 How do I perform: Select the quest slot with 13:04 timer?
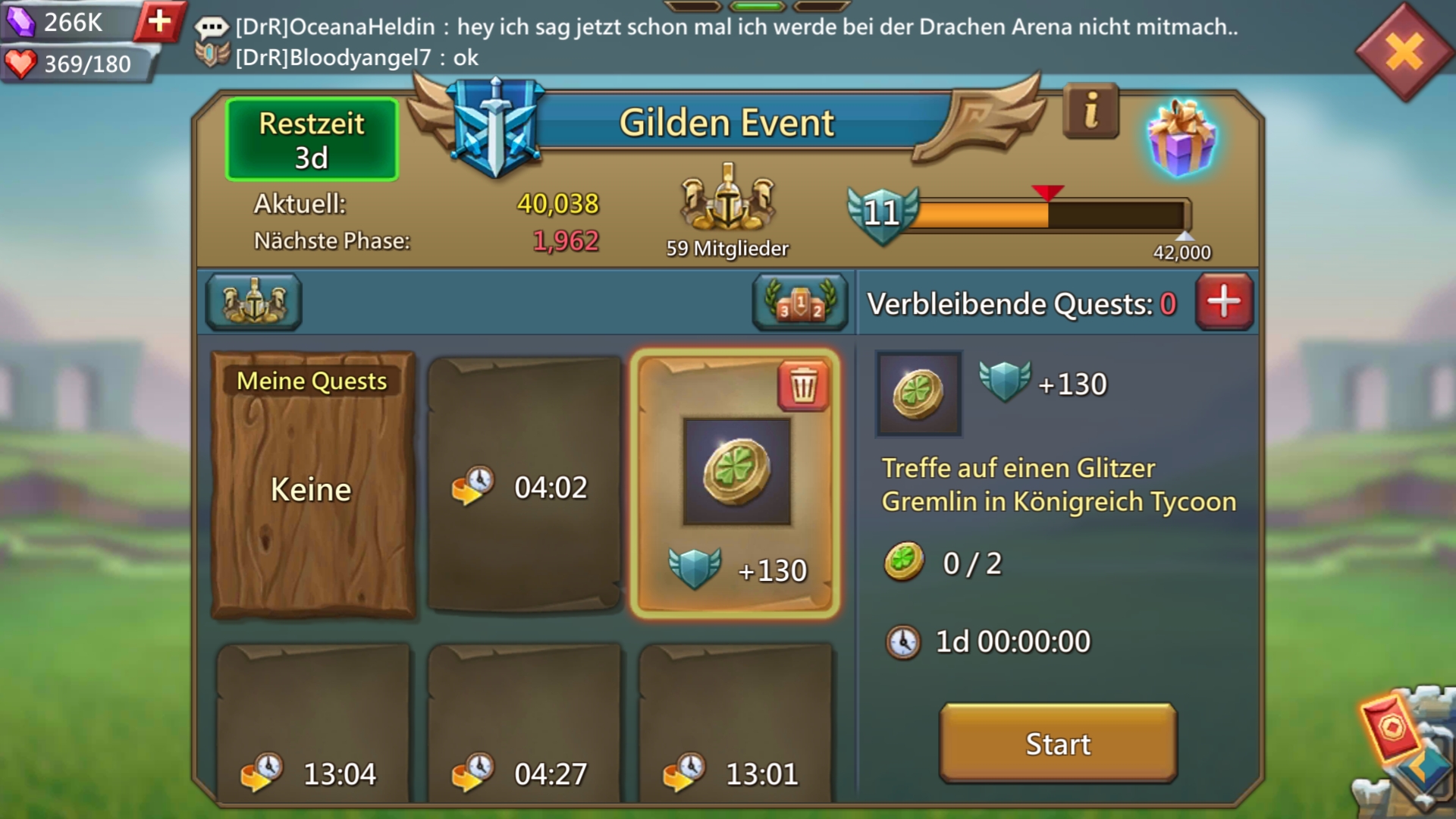[x=313, y=724]
